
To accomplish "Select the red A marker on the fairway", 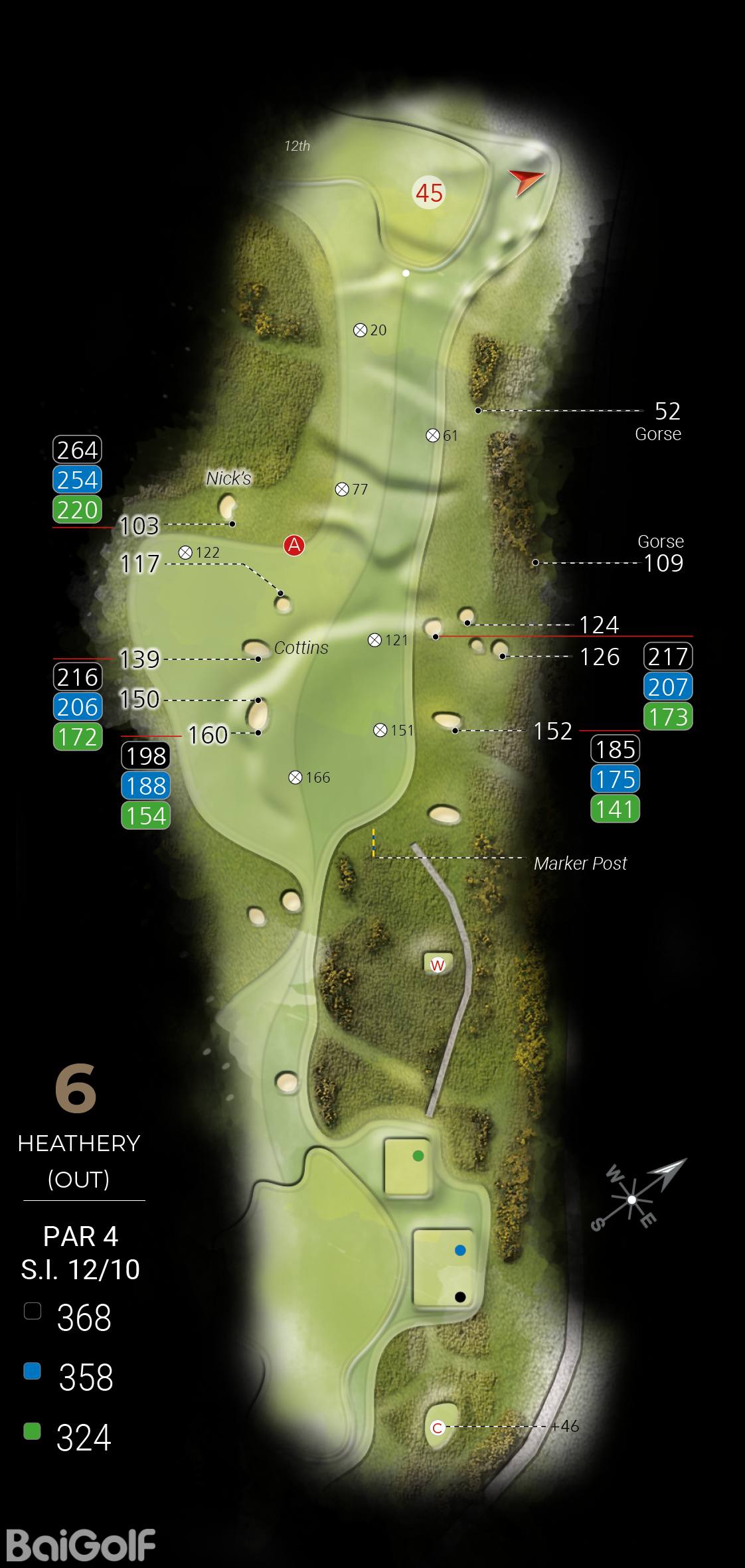I will [293, 545].
